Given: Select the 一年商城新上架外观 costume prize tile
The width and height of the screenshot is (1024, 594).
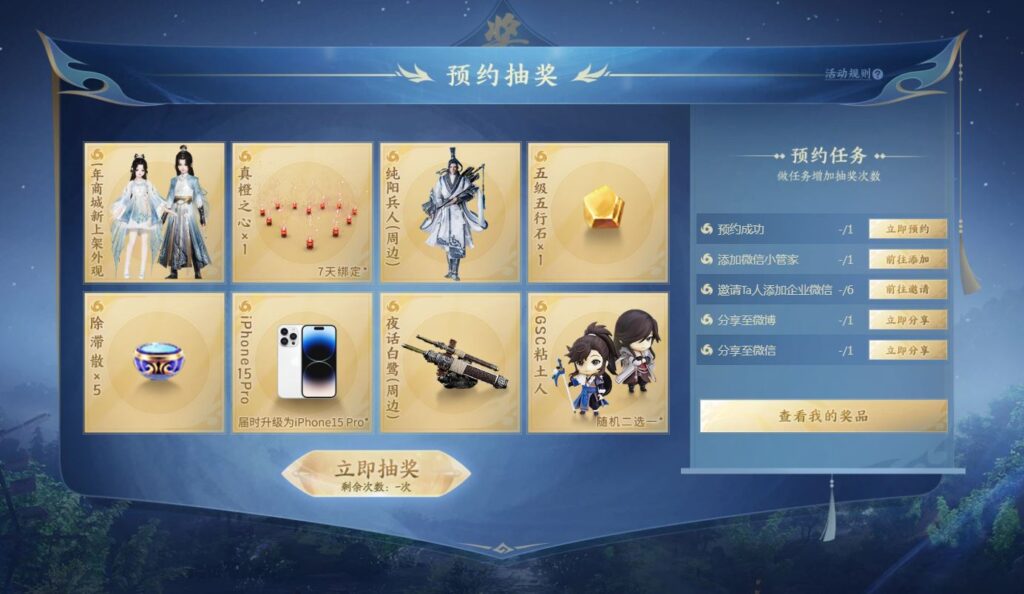Looking at the screenshot, I should [x=154, y=212].
